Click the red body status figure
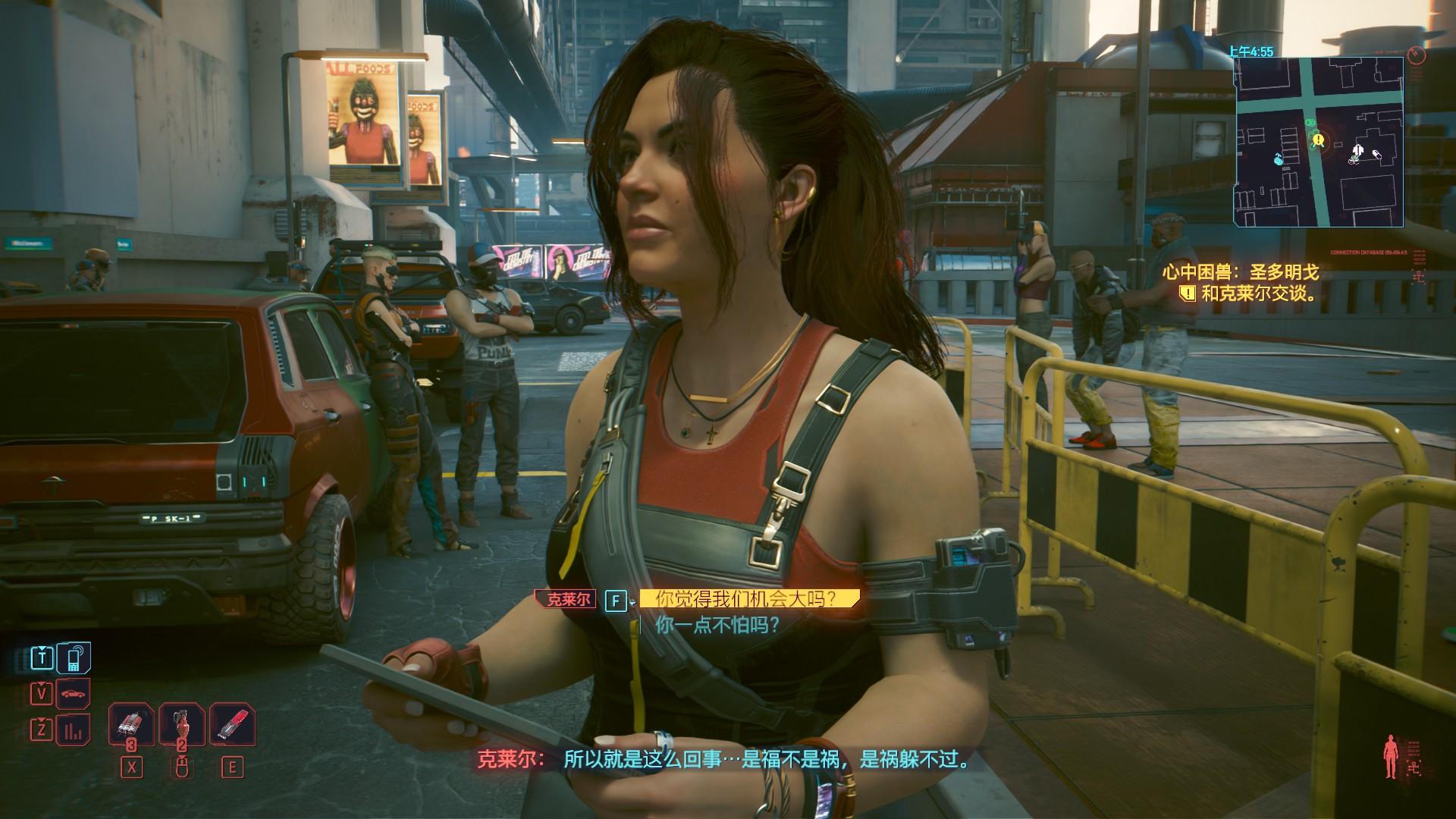 (x=1390, y=756)
